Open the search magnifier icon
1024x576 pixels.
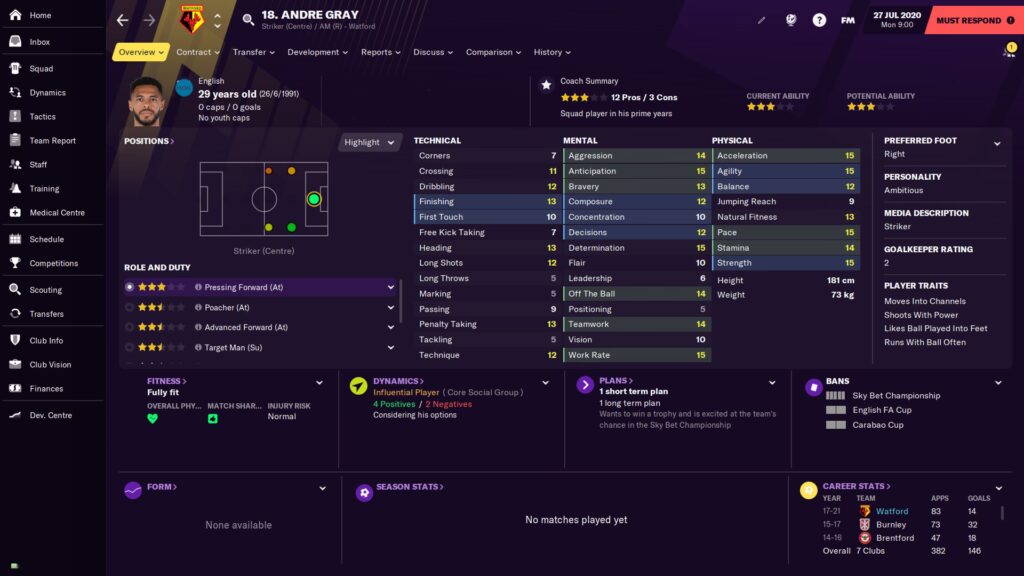pyautogui.click(x=249, y=20)
